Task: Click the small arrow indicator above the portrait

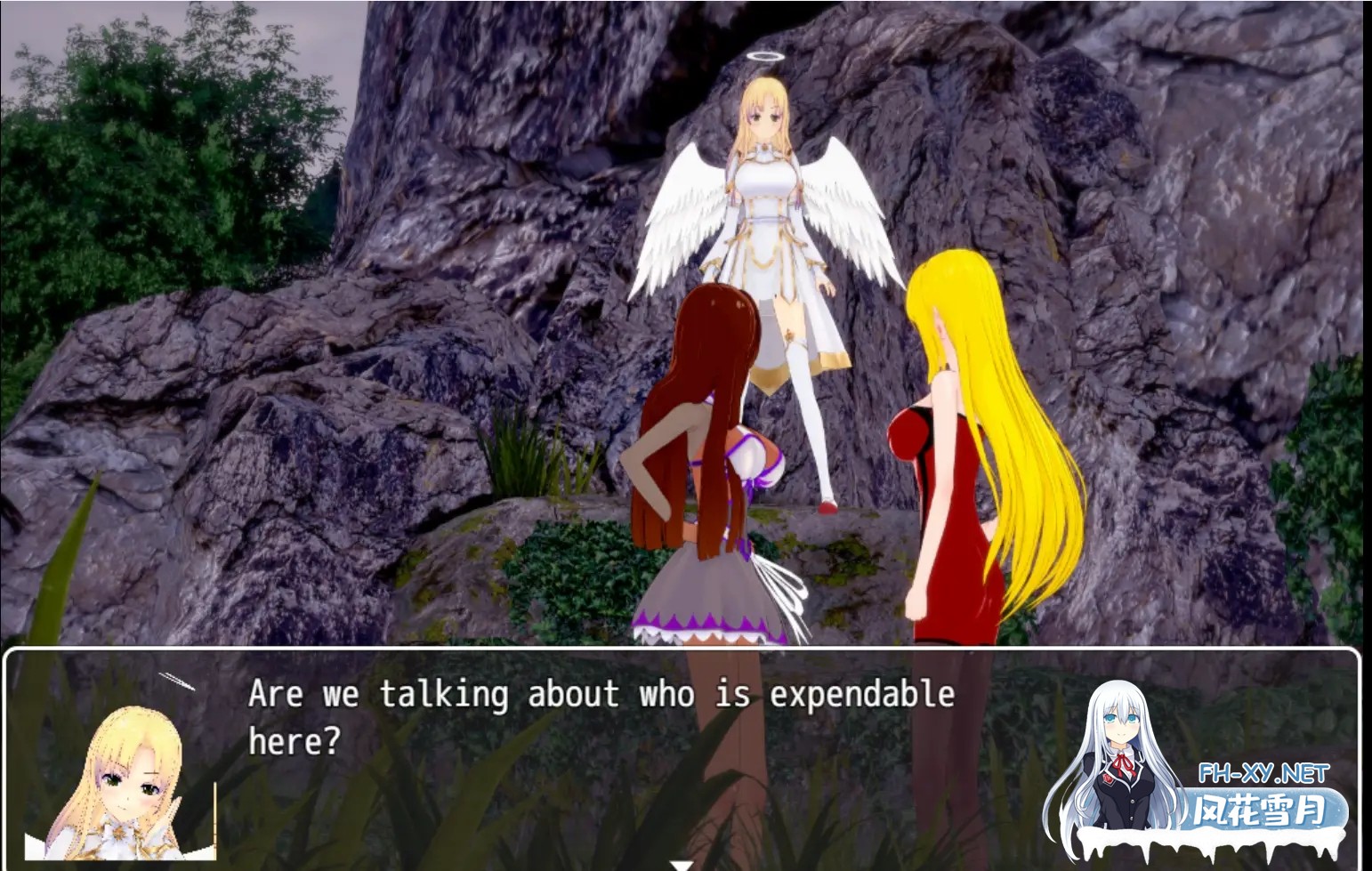Action: (x=178, y=683)
